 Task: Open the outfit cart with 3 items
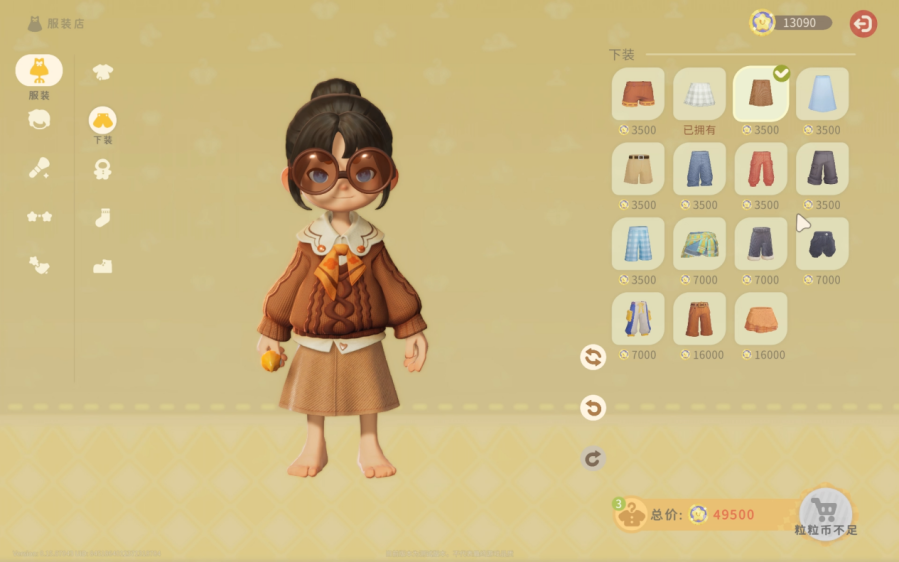[630, 514]
